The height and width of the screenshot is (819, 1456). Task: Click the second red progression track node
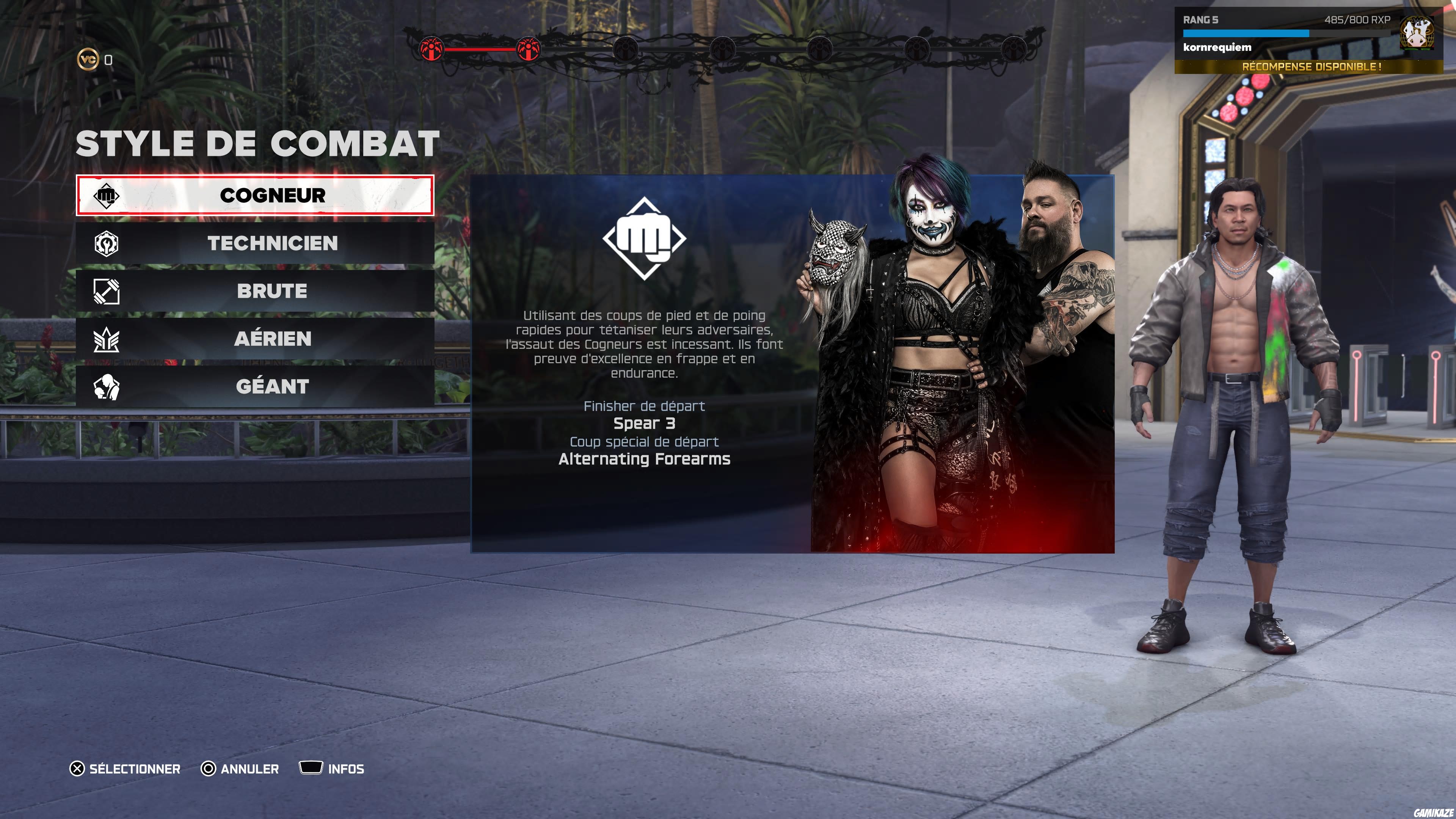529,49
